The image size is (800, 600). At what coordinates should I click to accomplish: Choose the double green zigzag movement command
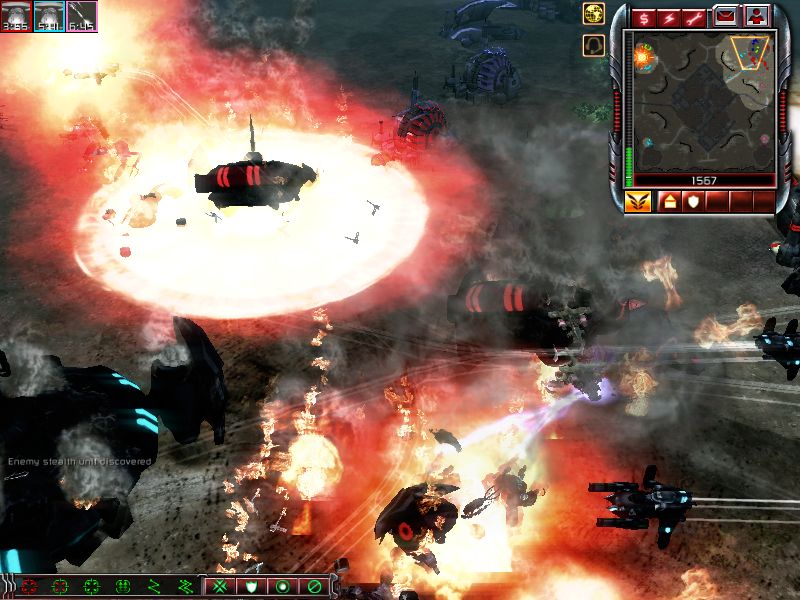coord(186,586)
